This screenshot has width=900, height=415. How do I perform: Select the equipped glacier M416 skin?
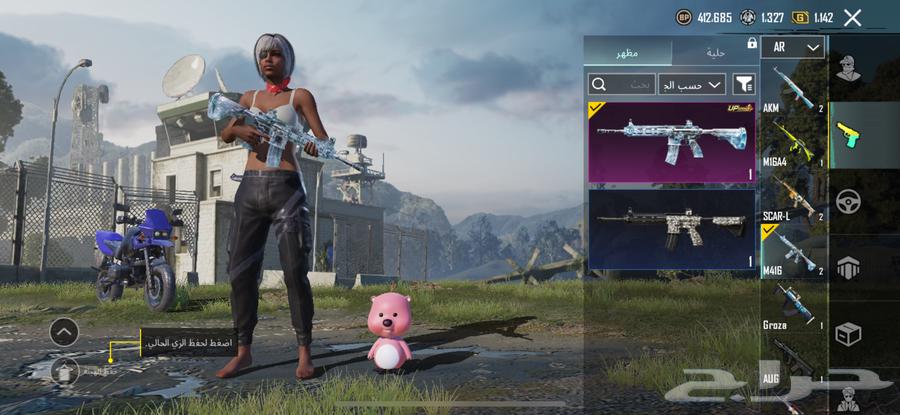[x=672, y=141]
